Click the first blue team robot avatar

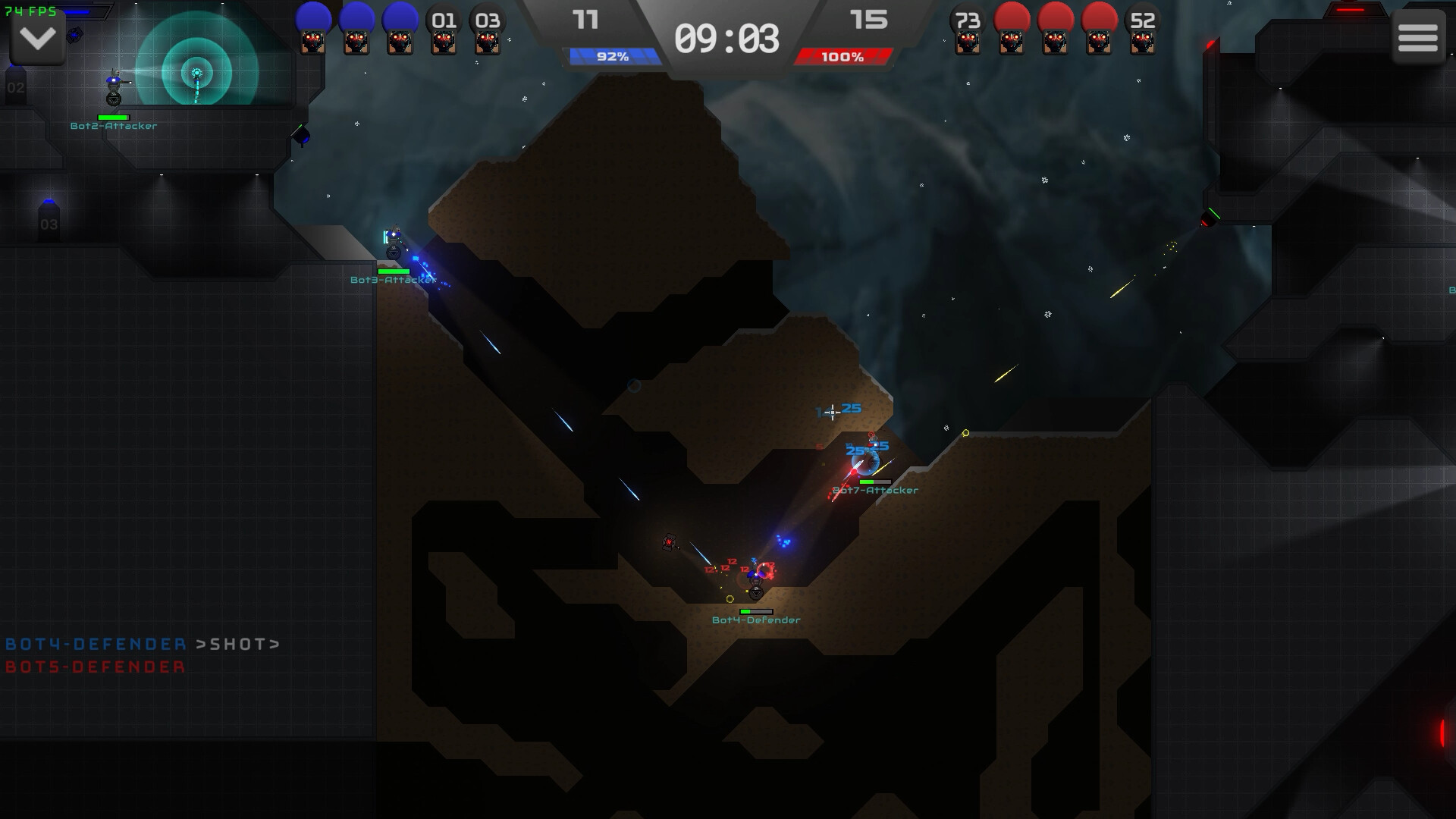pyautogui.click(x=313, y=30)
